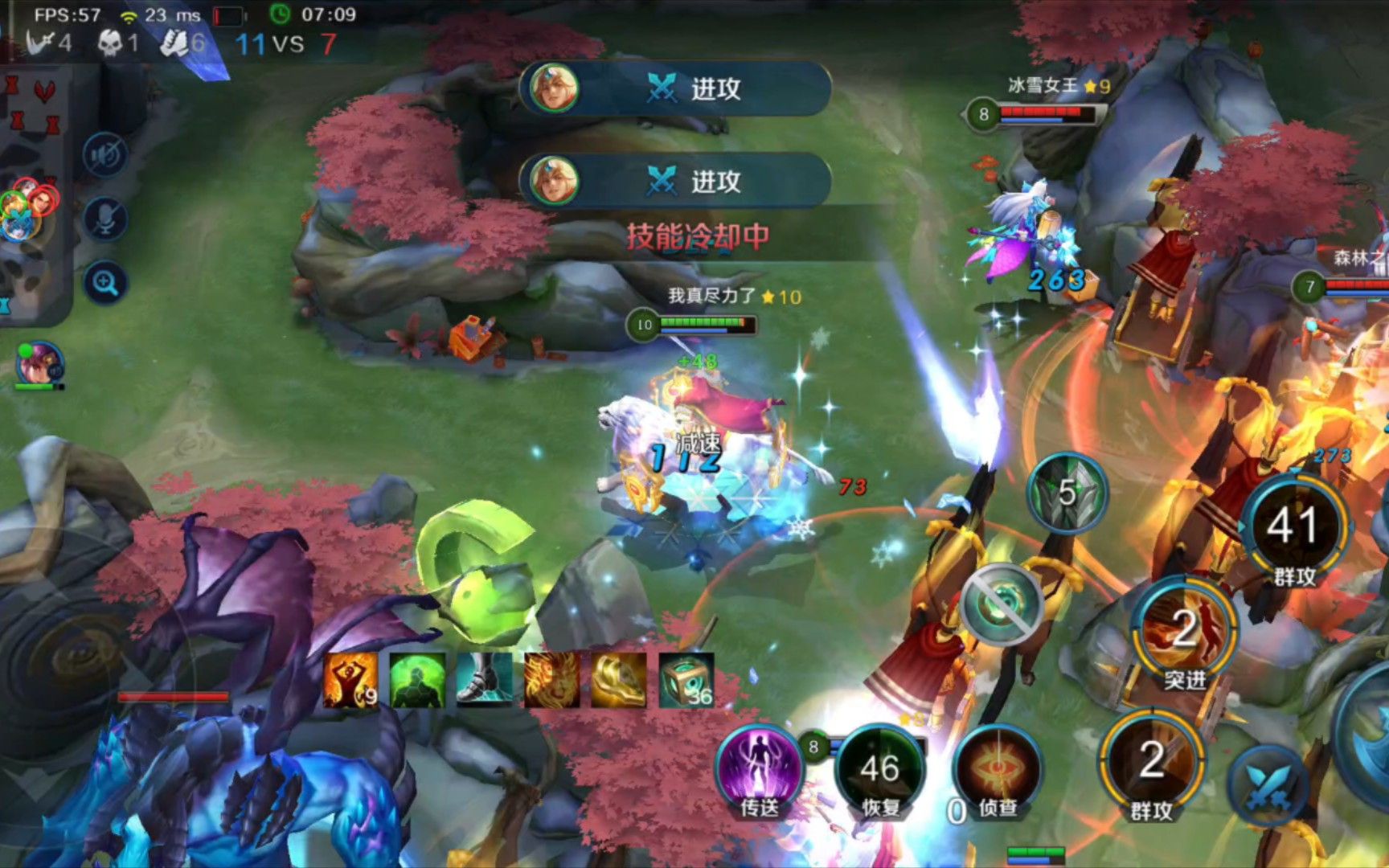The width and height of the screenshot is (1389, 868).
Task: Click the magnifying glass zoom button
Action: click(x=105, y=282)
